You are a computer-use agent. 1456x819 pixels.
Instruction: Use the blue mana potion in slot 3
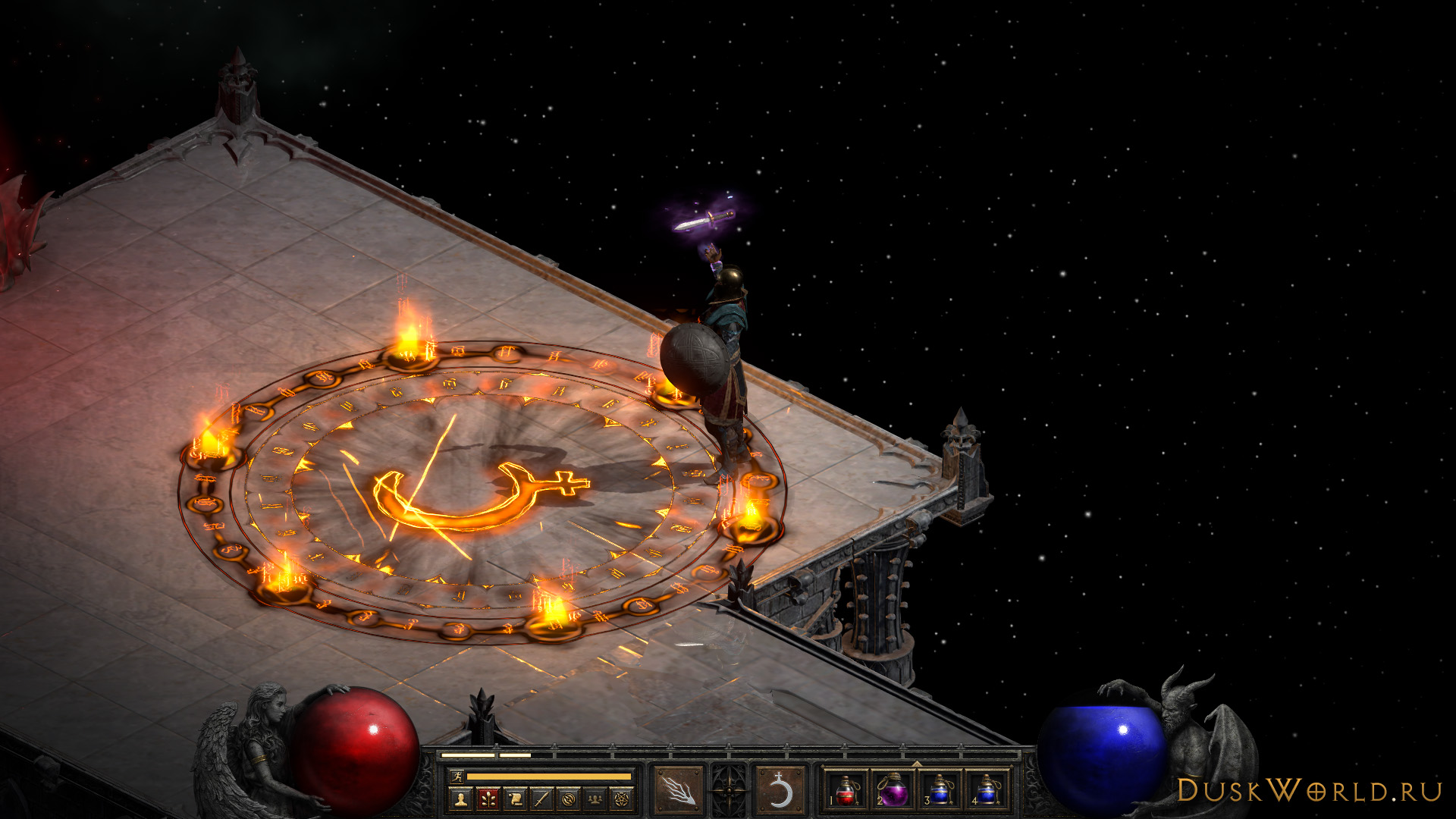click(x=940, y=792)
